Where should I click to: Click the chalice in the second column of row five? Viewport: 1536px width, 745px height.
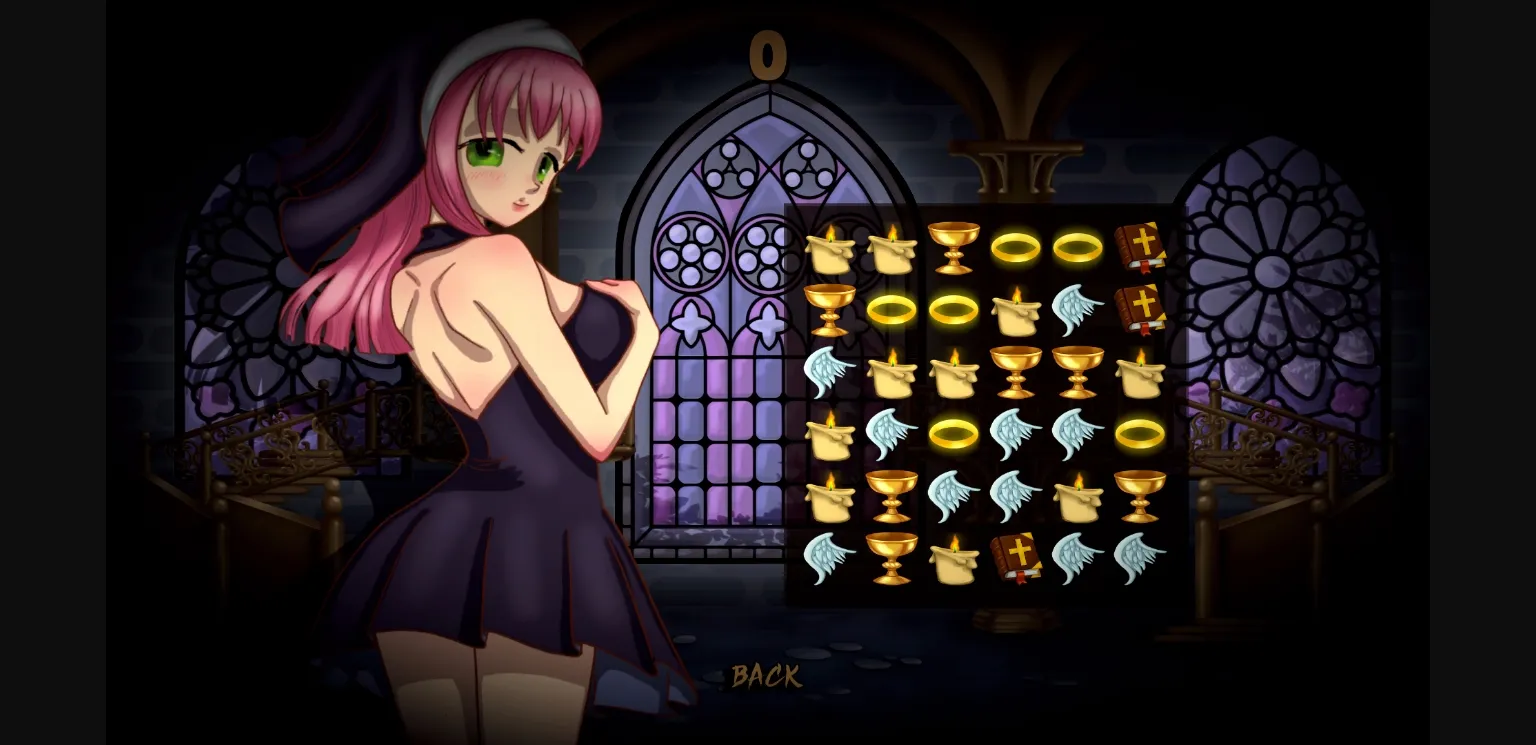(892, 494)
